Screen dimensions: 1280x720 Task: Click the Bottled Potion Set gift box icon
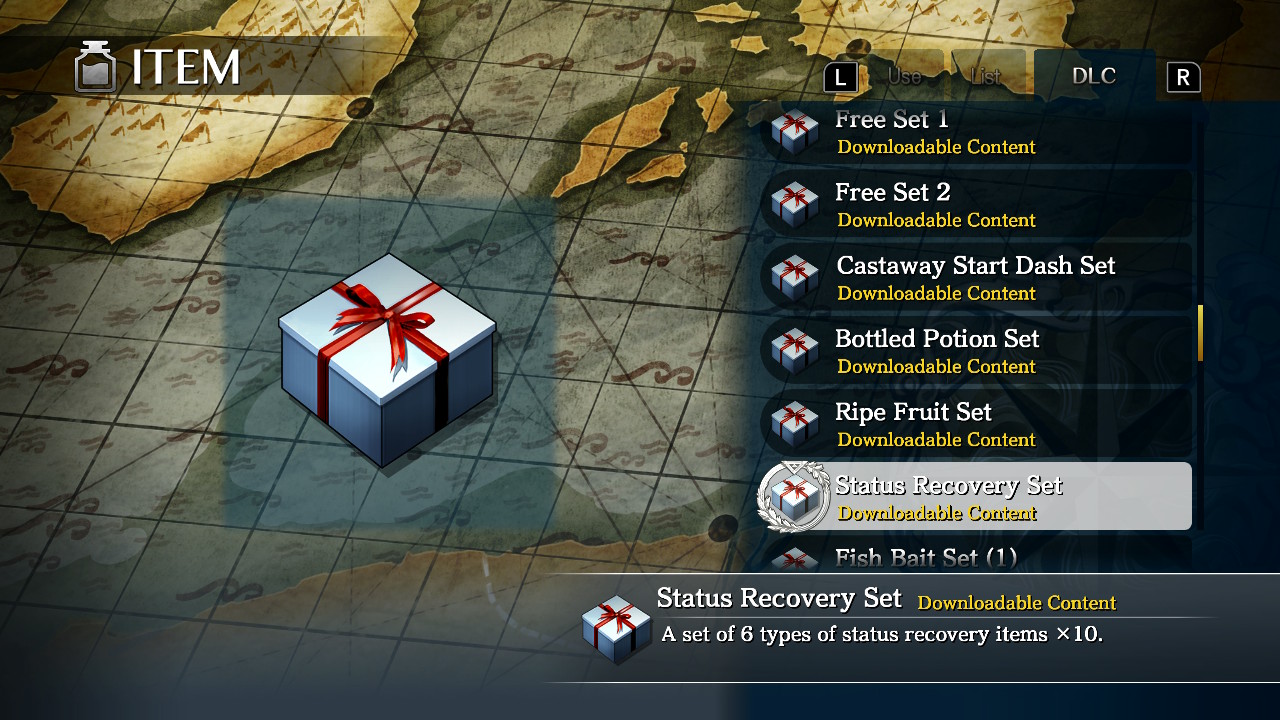pos(793,351)
